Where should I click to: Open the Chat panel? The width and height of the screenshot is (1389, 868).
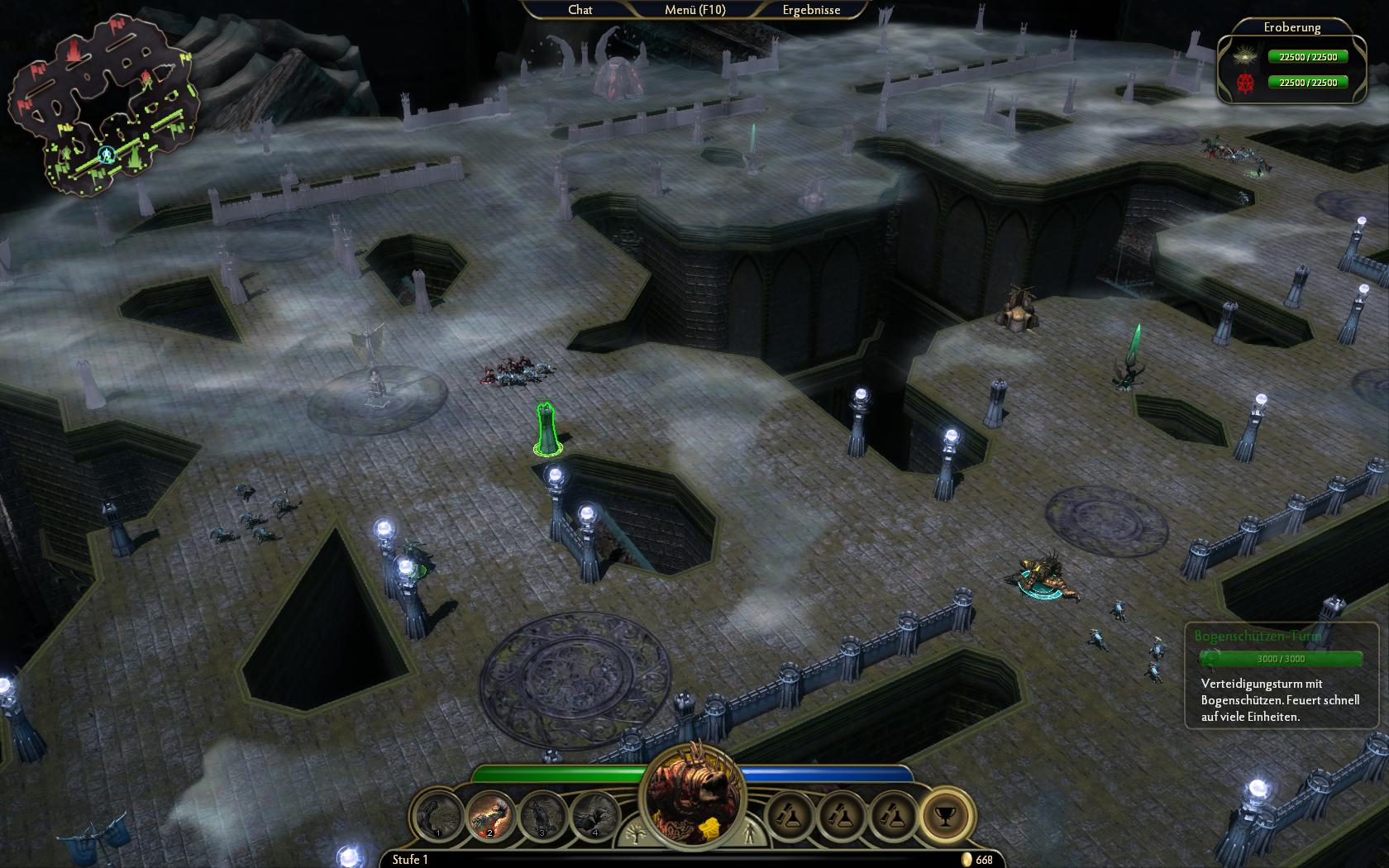[580, 10]
